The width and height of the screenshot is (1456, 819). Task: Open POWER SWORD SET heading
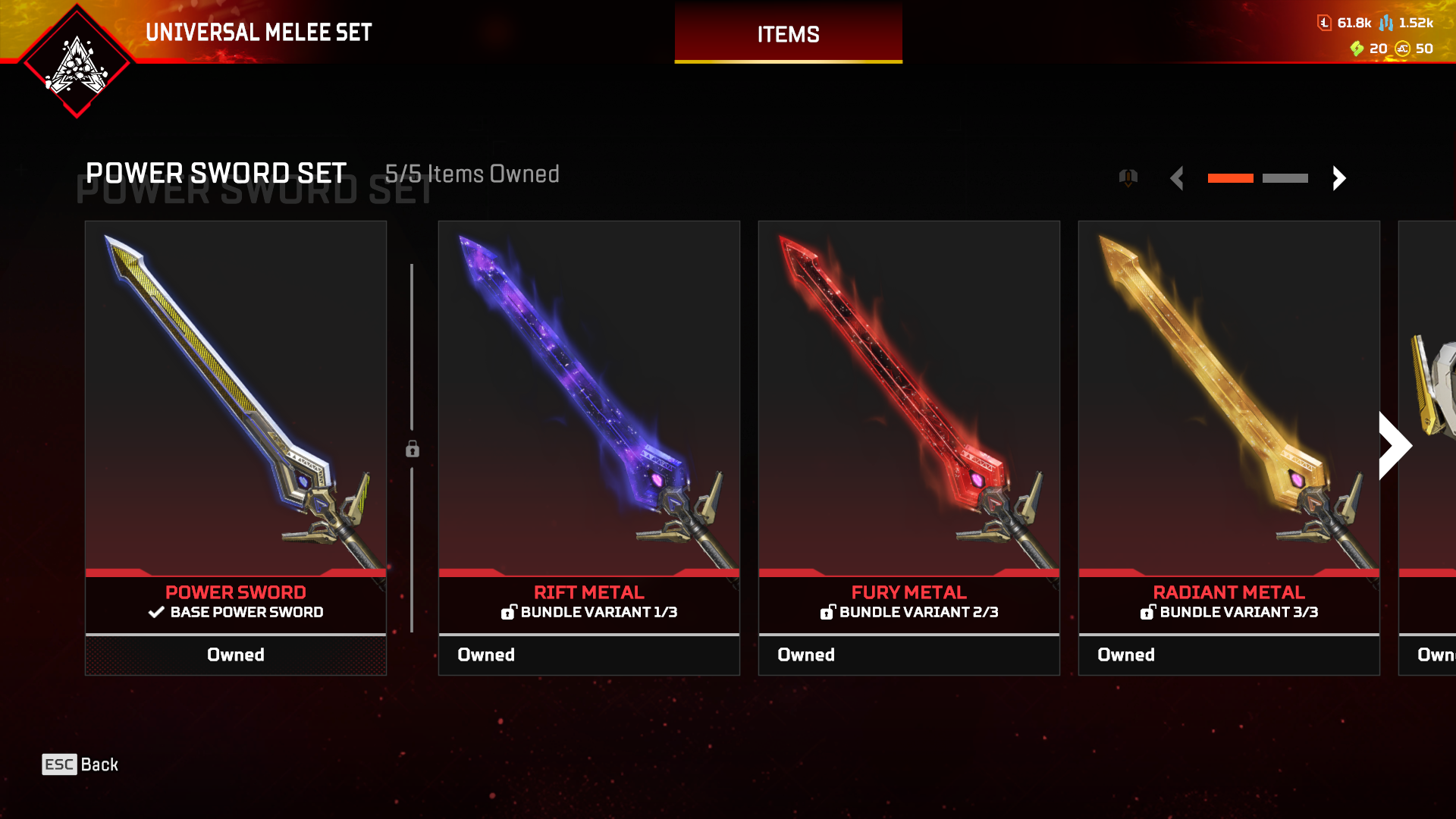click(215, 173)
